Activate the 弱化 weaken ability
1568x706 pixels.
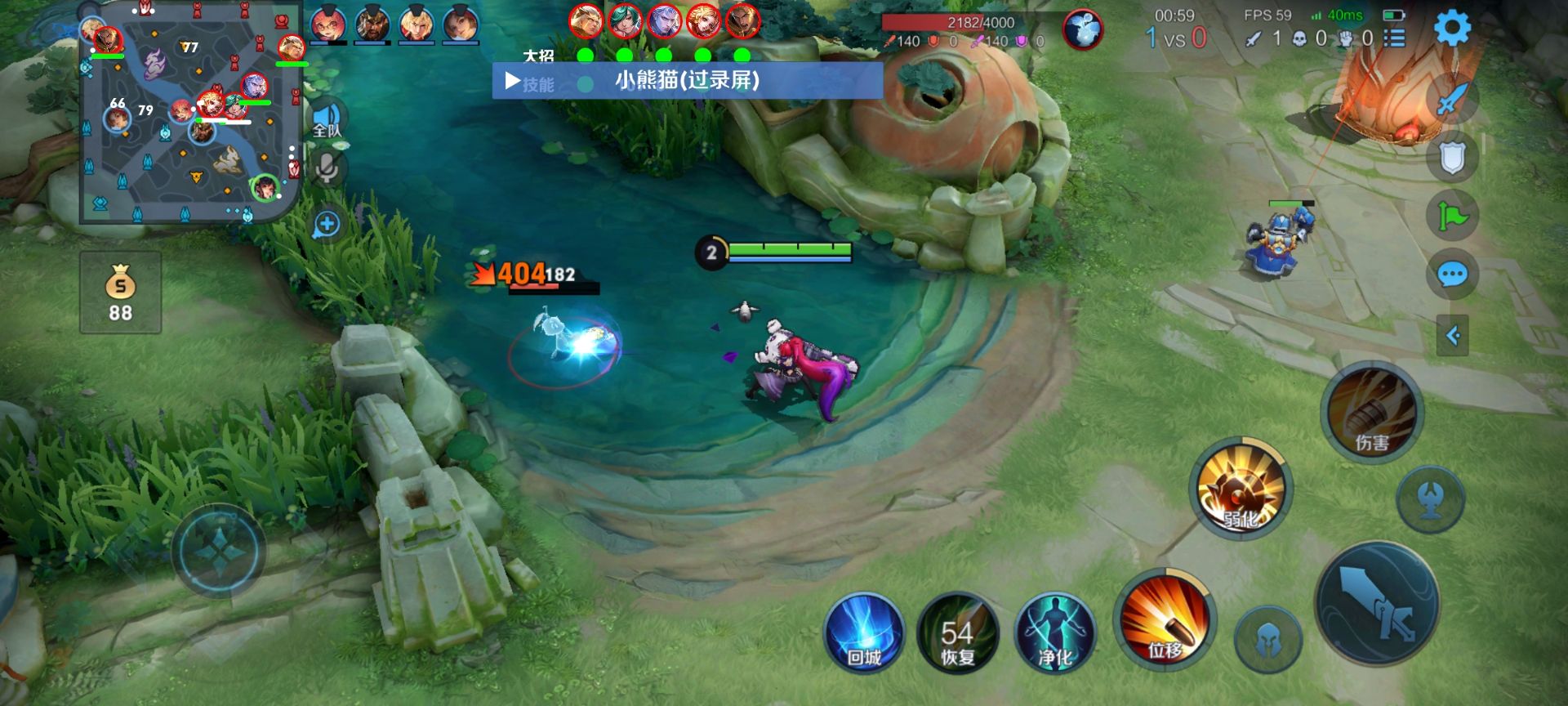click(1241, 488)
